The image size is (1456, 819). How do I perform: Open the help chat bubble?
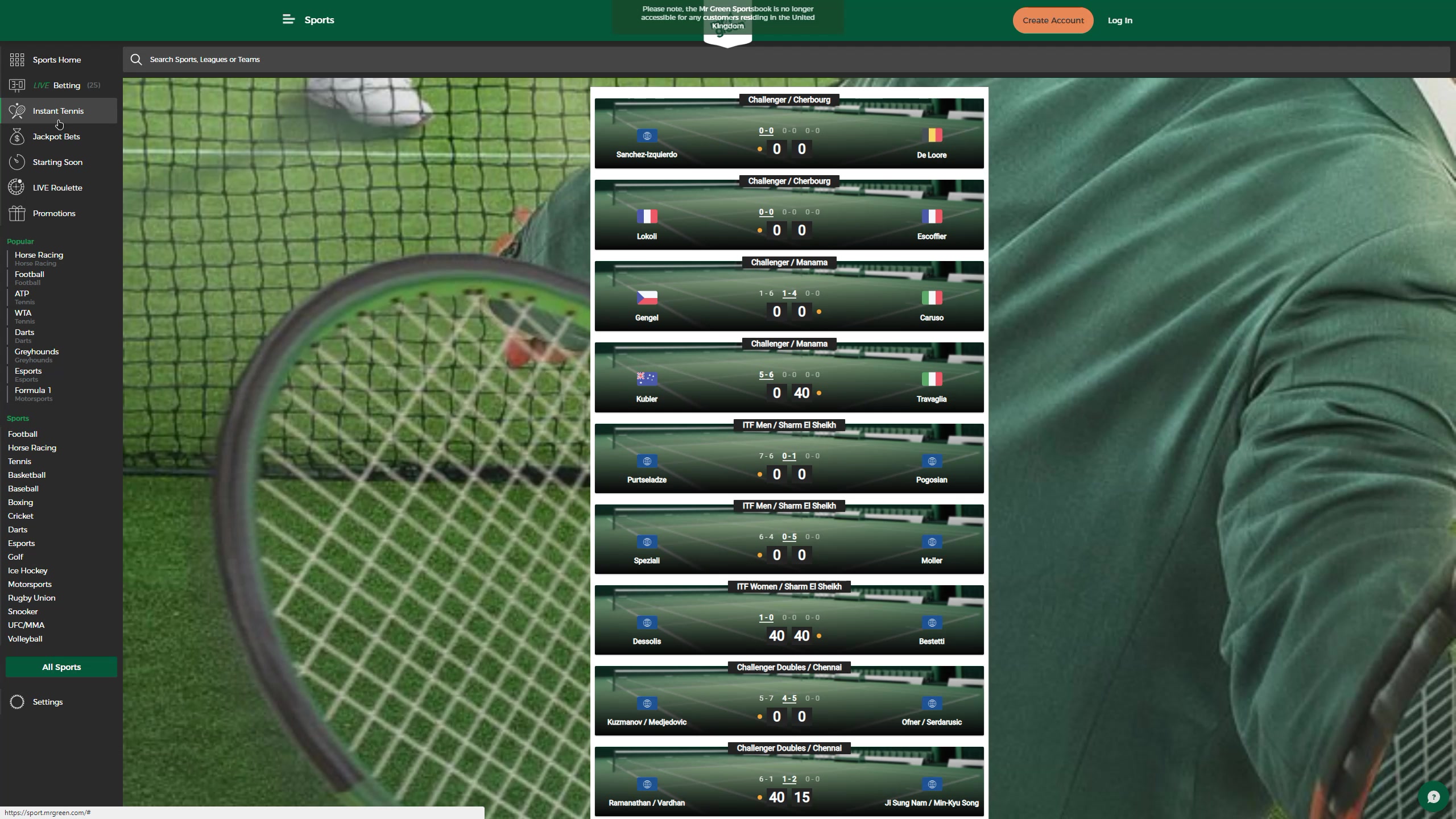[1433, 797]
